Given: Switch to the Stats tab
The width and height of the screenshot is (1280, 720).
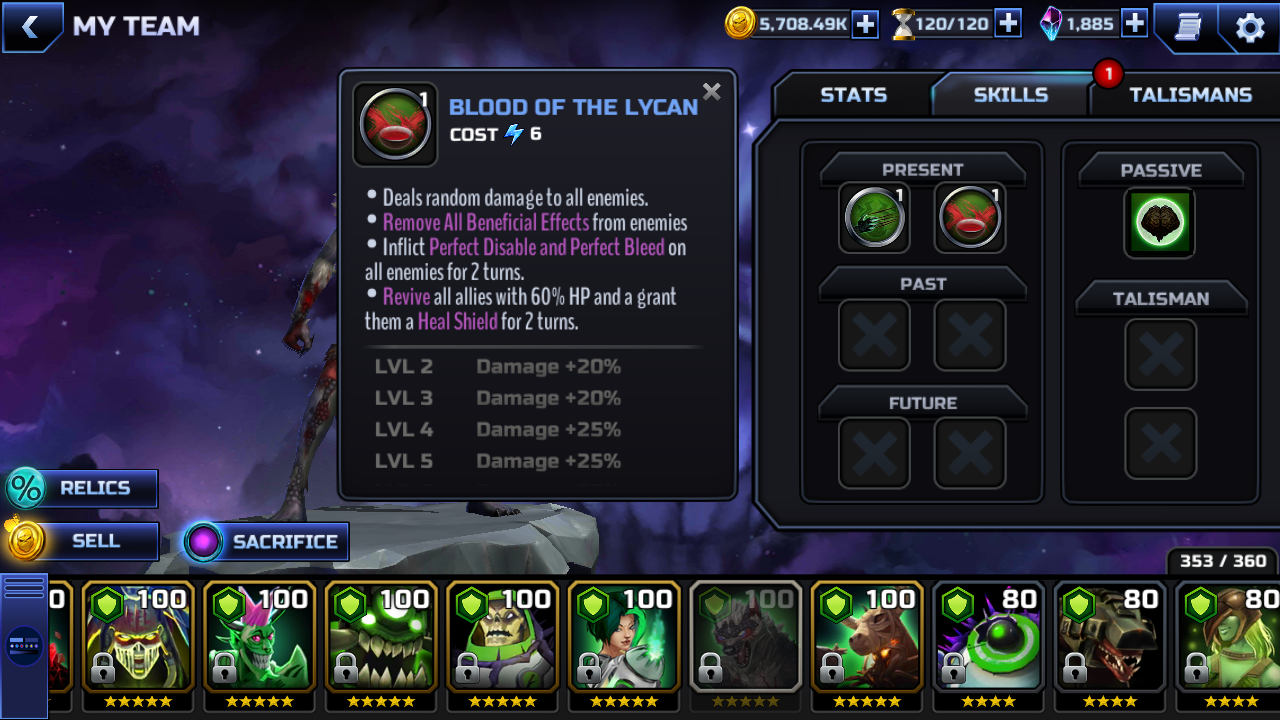Looking at the screenshot, I should pyautogui.click(x=853, y=95).
